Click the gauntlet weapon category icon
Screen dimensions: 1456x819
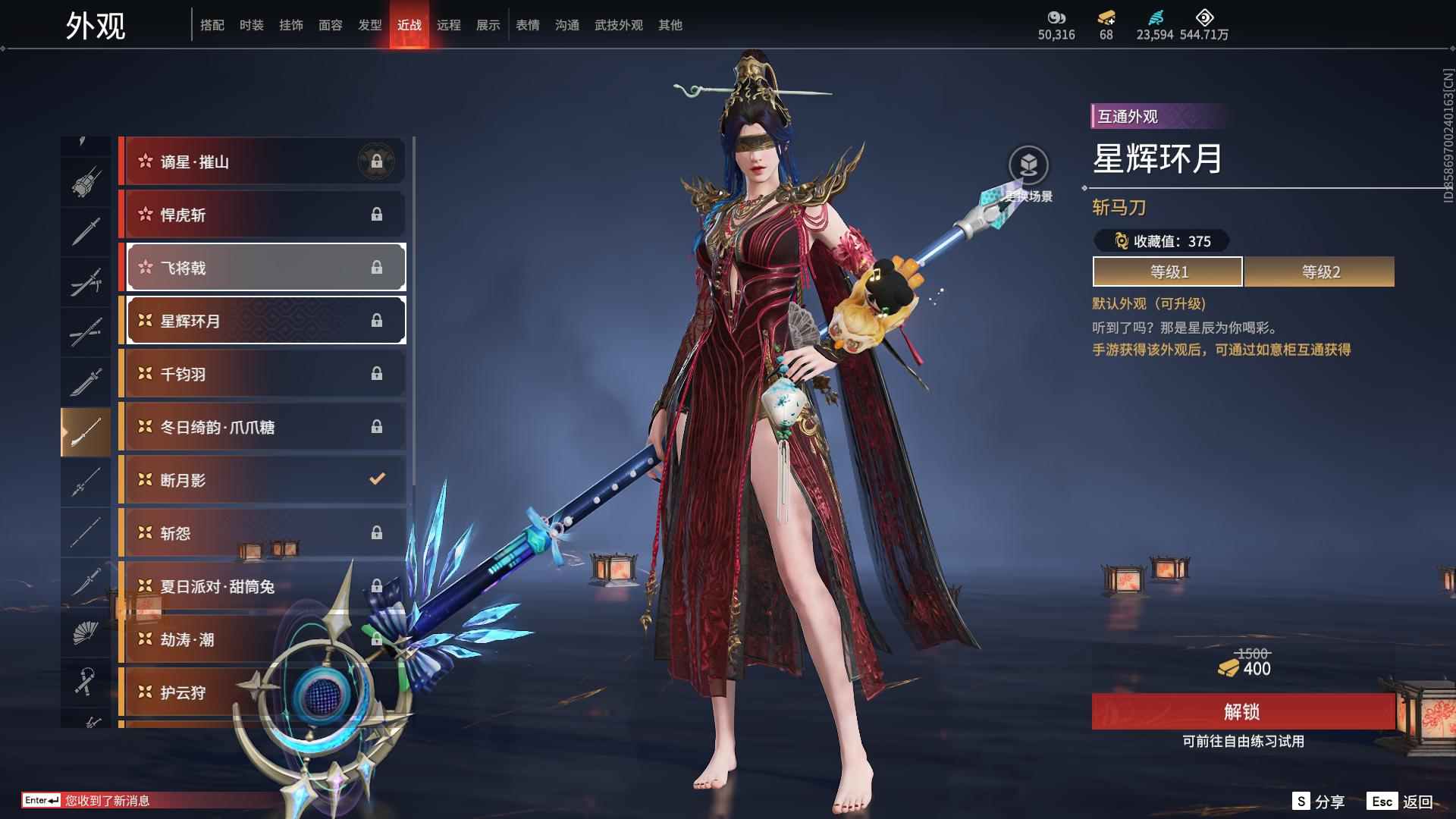point(86,184)
